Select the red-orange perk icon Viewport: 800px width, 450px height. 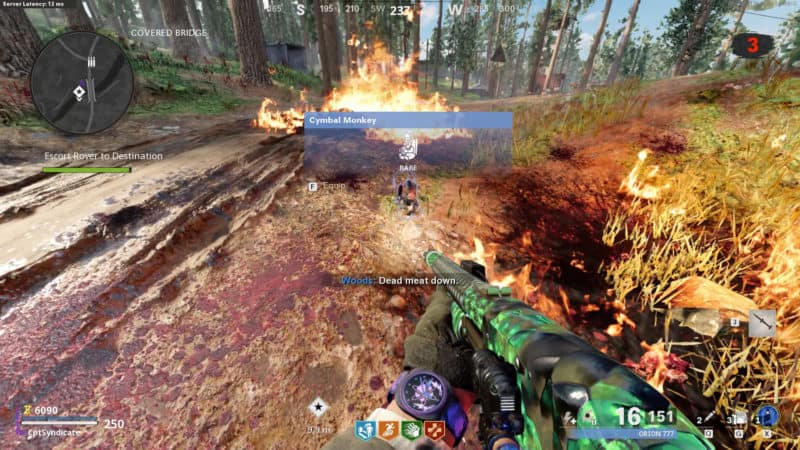[x=434, y=432]
